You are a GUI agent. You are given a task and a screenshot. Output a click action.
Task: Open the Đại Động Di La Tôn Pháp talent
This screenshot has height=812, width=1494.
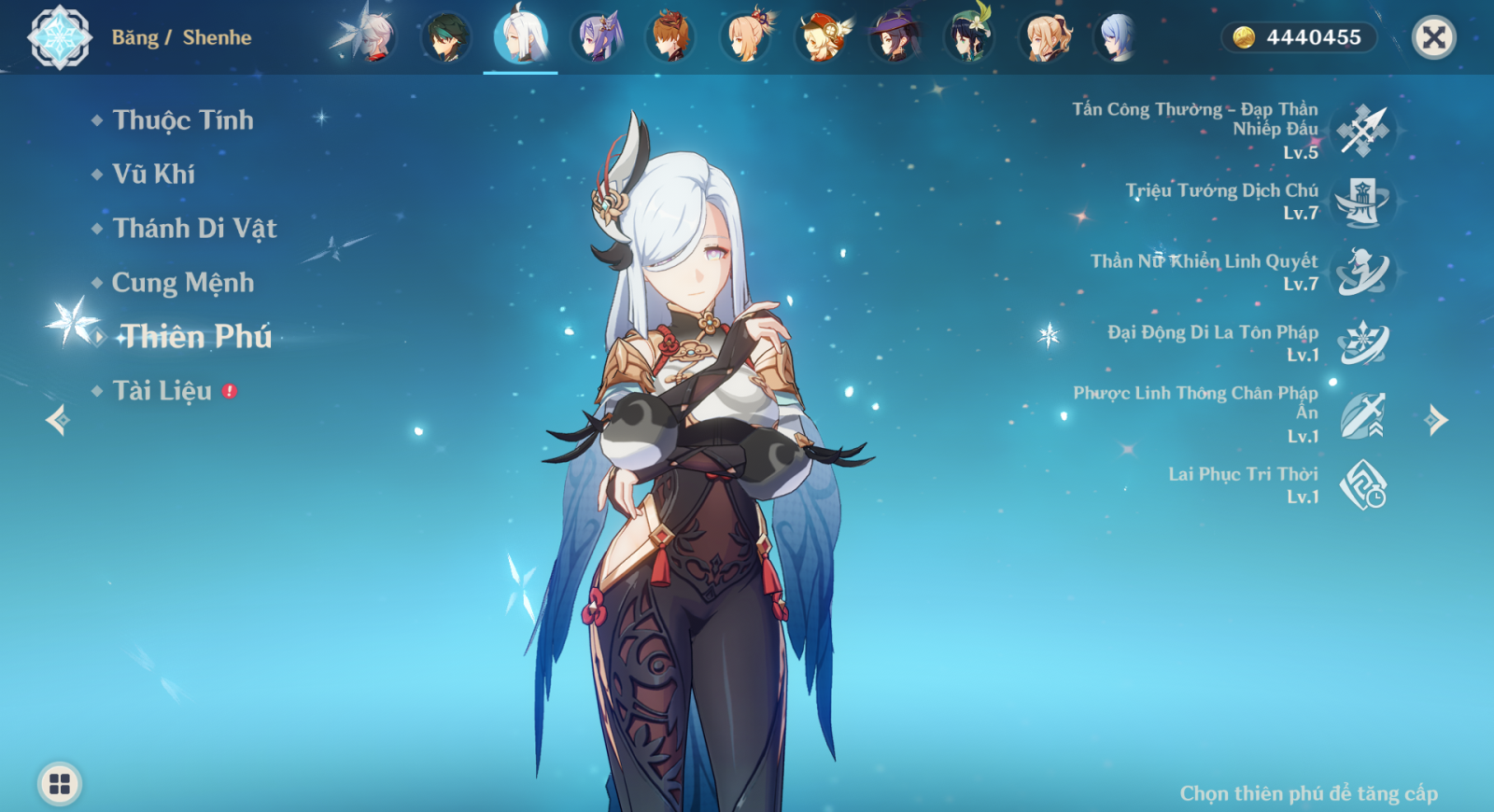tap(1362, 343)
